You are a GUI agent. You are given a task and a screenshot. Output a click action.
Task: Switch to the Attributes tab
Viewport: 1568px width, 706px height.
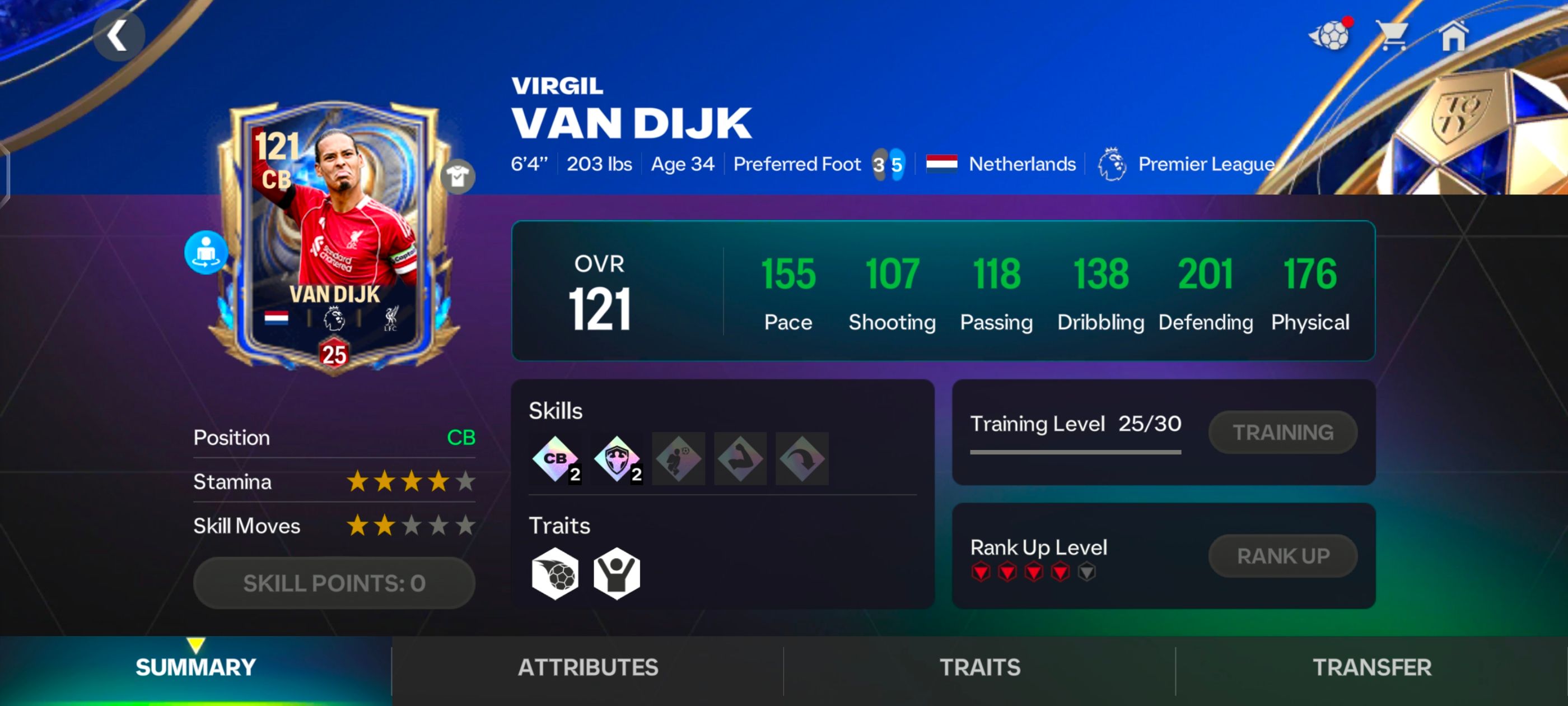tap(588, 667)
